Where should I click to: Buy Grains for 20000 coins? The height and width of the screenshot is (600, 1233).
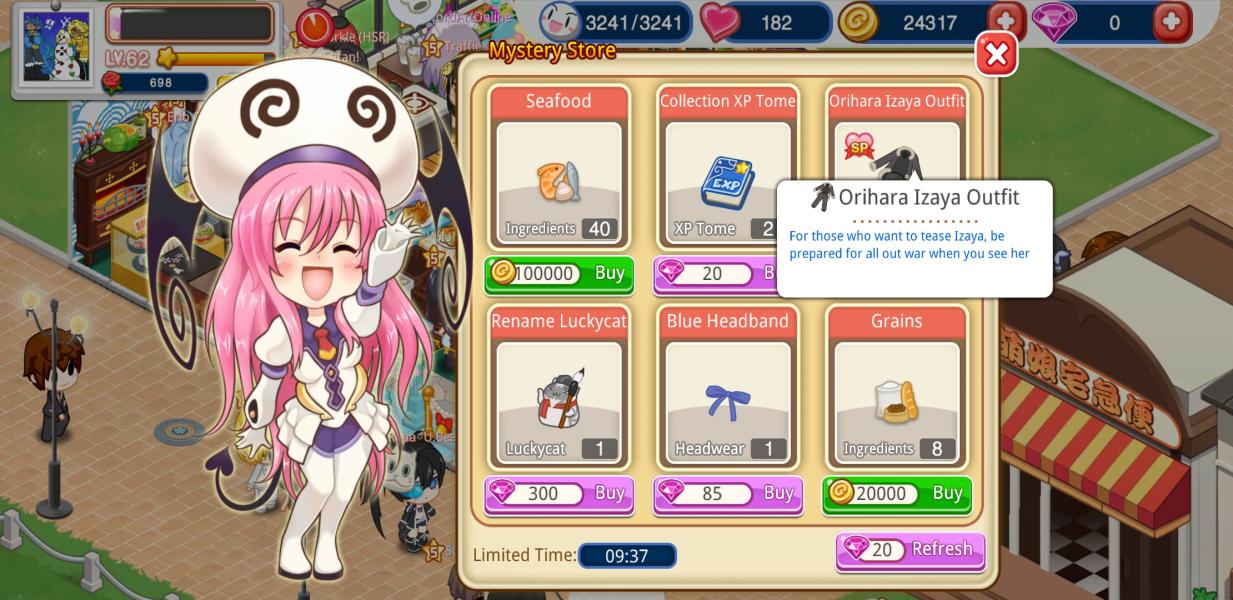897,494
